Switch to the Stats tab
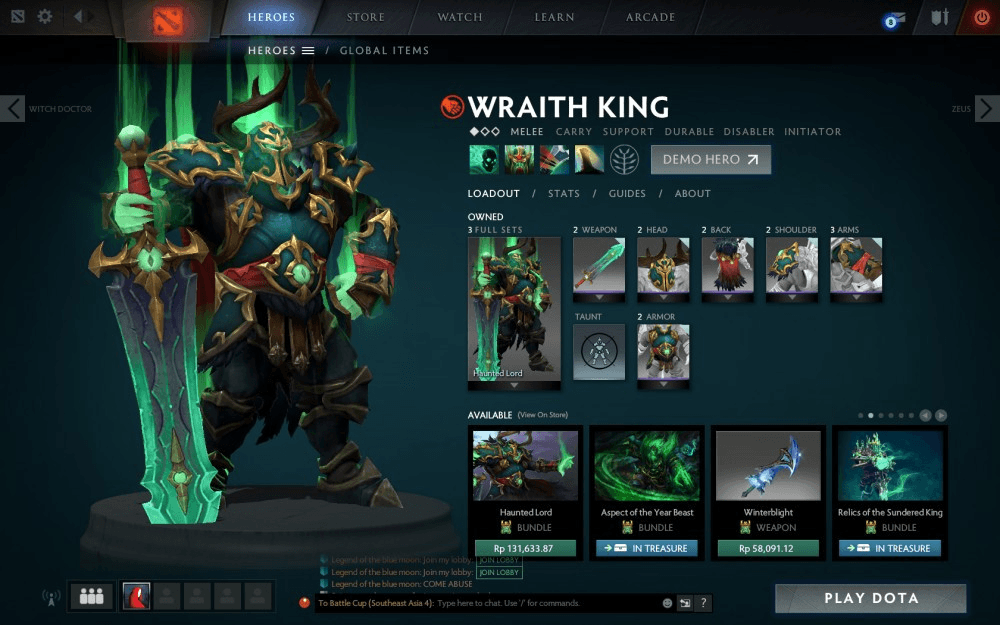 (563, 194)
